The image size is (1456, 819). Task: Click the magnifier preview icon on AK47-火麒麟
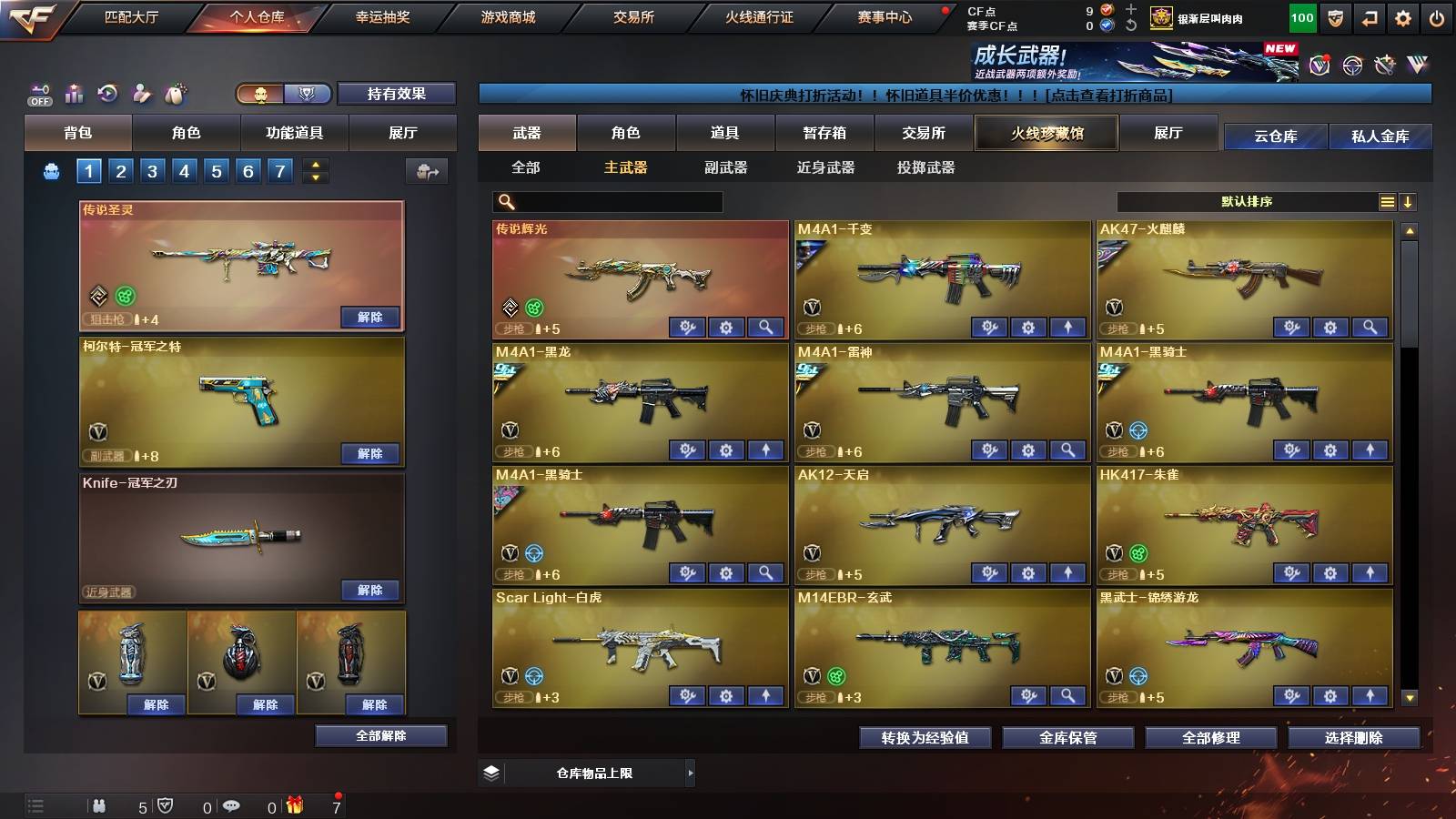[1368, 327]
